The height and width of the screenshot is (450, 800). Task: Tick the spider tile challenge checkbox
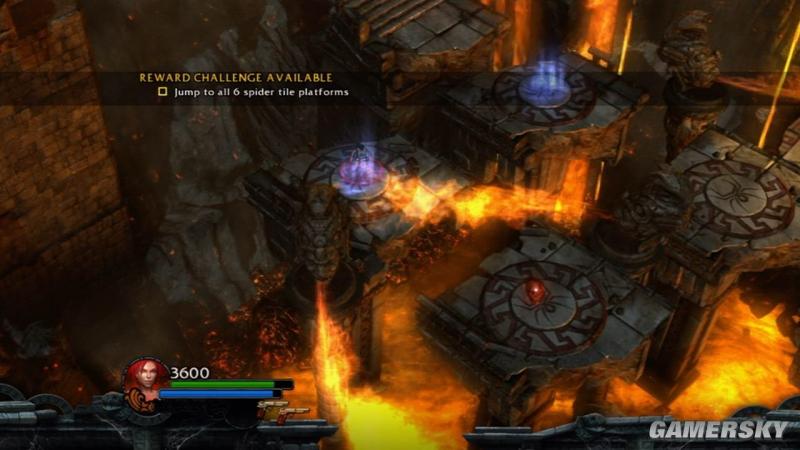163,92
